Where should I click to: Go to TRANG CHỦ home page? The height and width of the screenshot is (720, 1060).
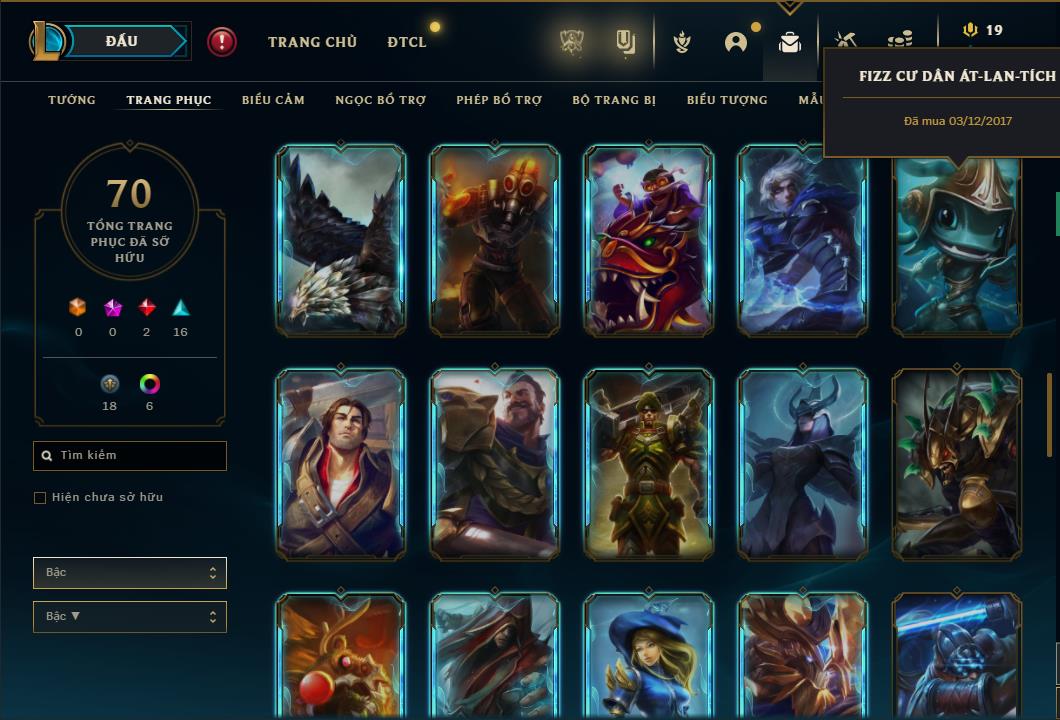pyautogui.click(x=312, y=42)
